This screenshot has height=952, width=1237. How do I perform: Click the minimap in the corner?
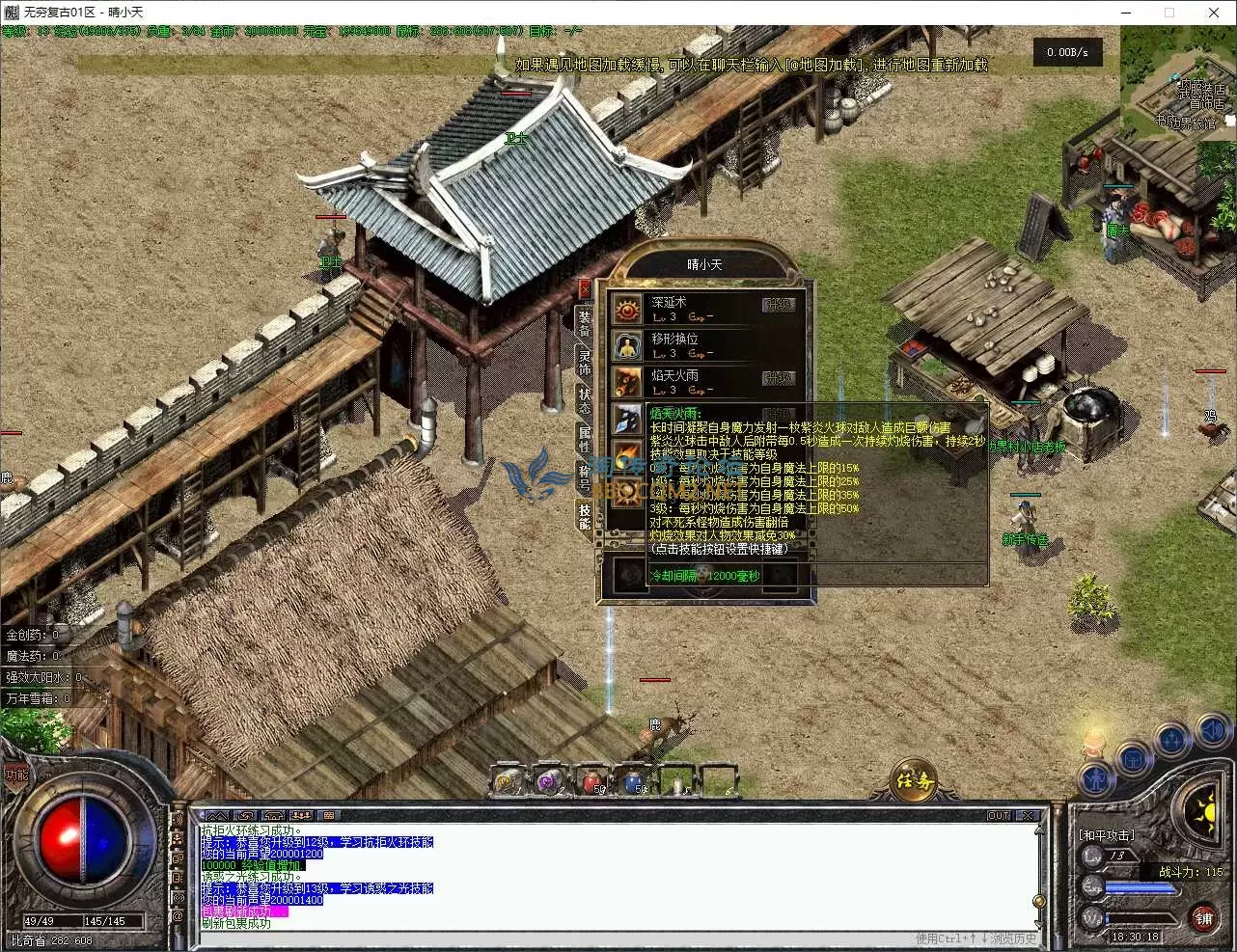tap(1177, 81)
